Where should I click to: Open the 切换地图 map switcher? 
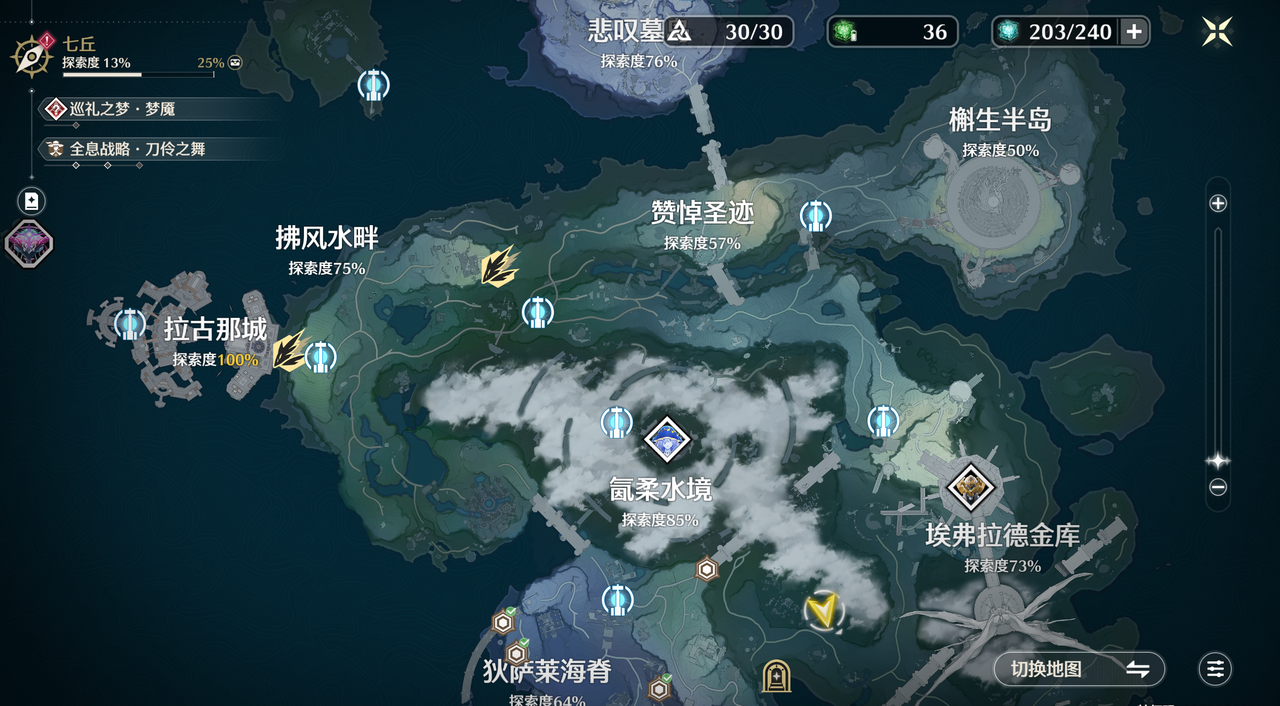coord(1079,669)
